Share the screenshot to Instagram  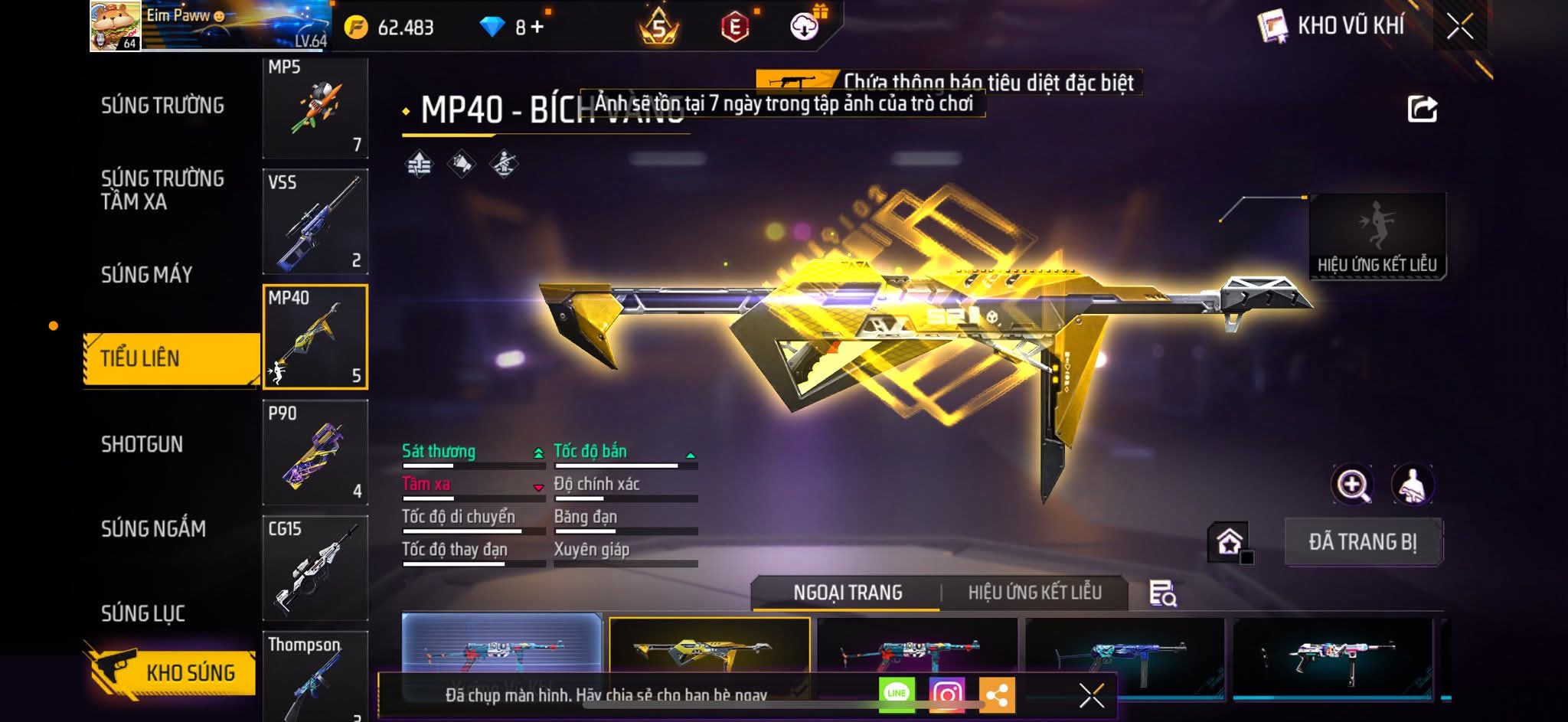coord(946,694)
